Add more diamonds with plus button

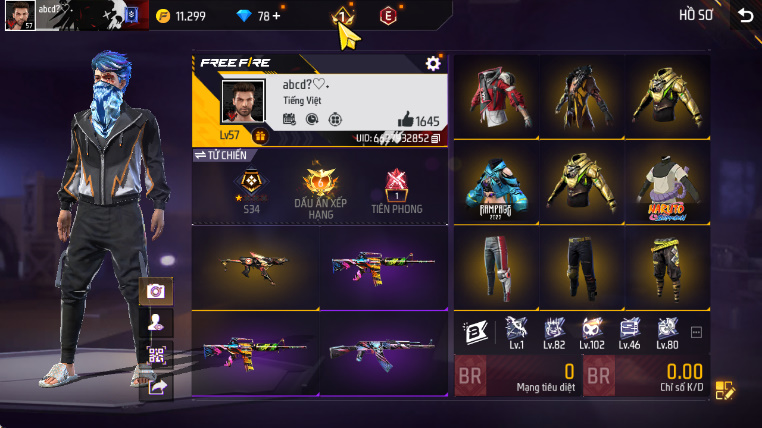tap(276, 16)
